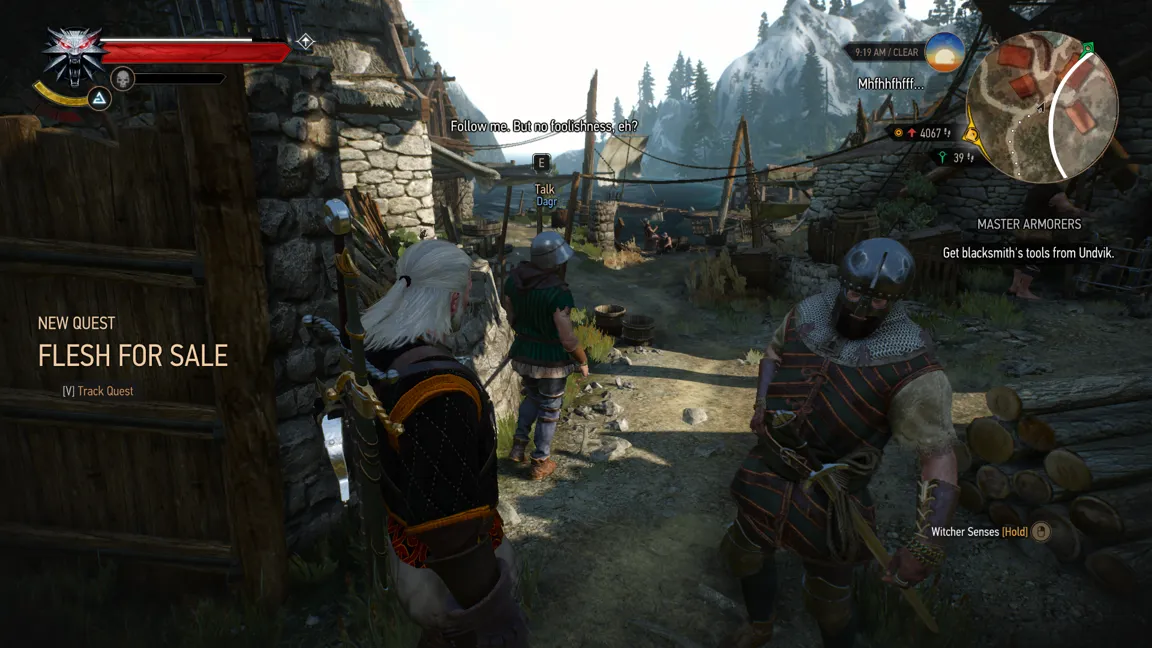Viewport: 1152px width, 648px height.
Task: Select the skull toxicity icon
Action: (x=123, y=78)
